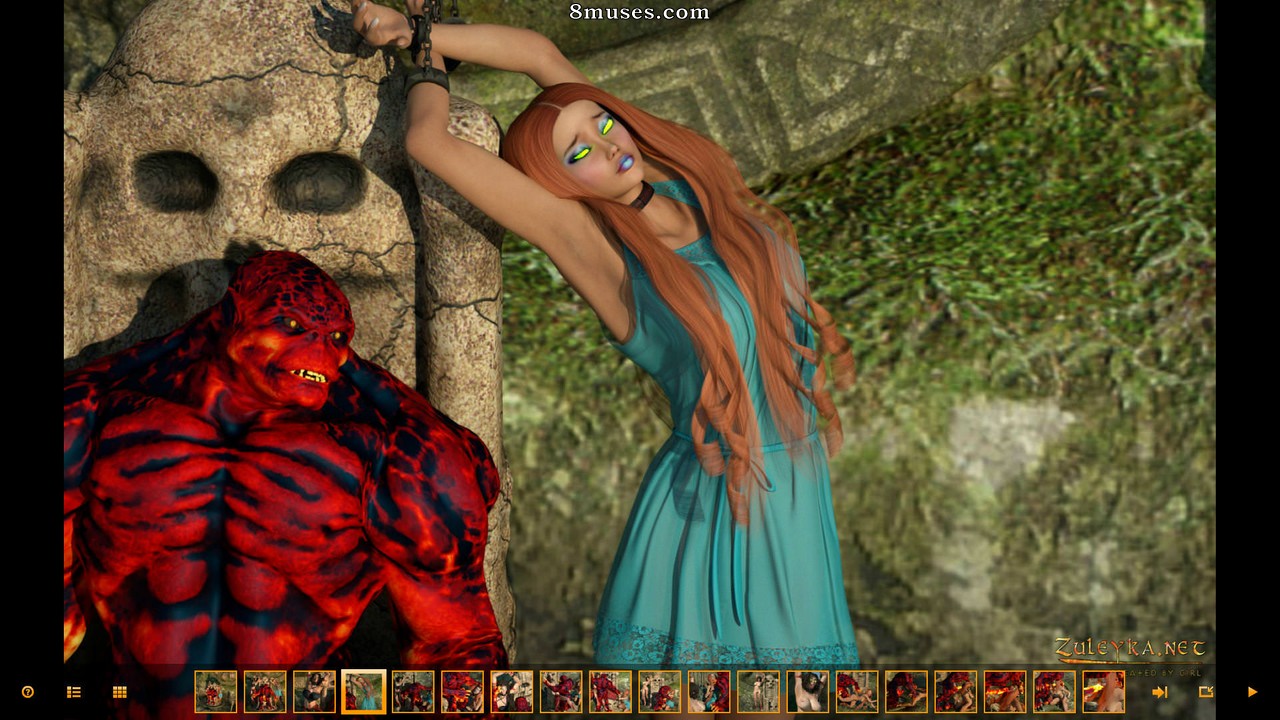Open the thumbnail grid view
This screenshot has height=720, width=1280.
[120, 692]
